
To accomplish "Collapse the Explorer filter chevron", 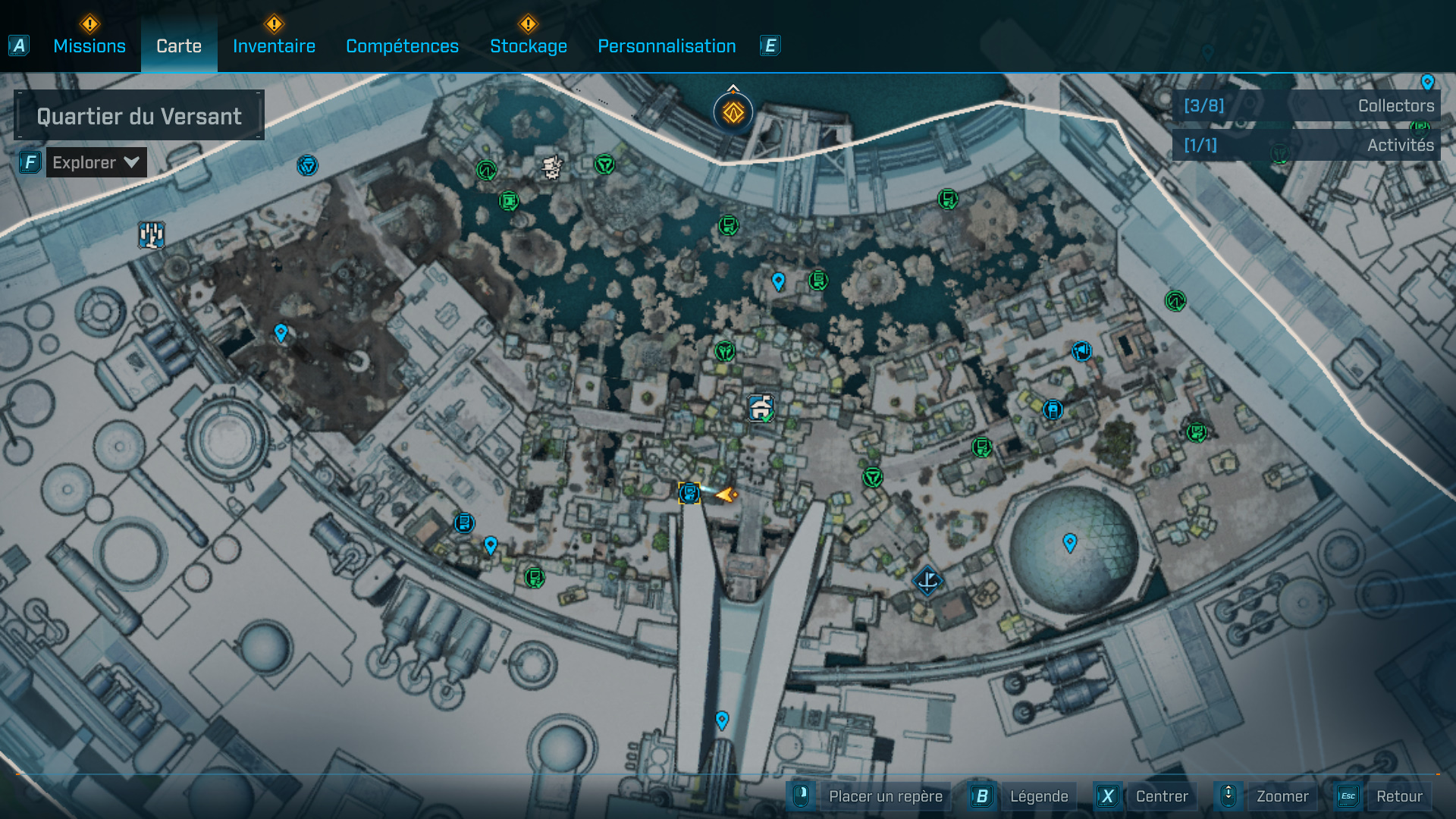I will pyautogui.click(x=130, y=162).
